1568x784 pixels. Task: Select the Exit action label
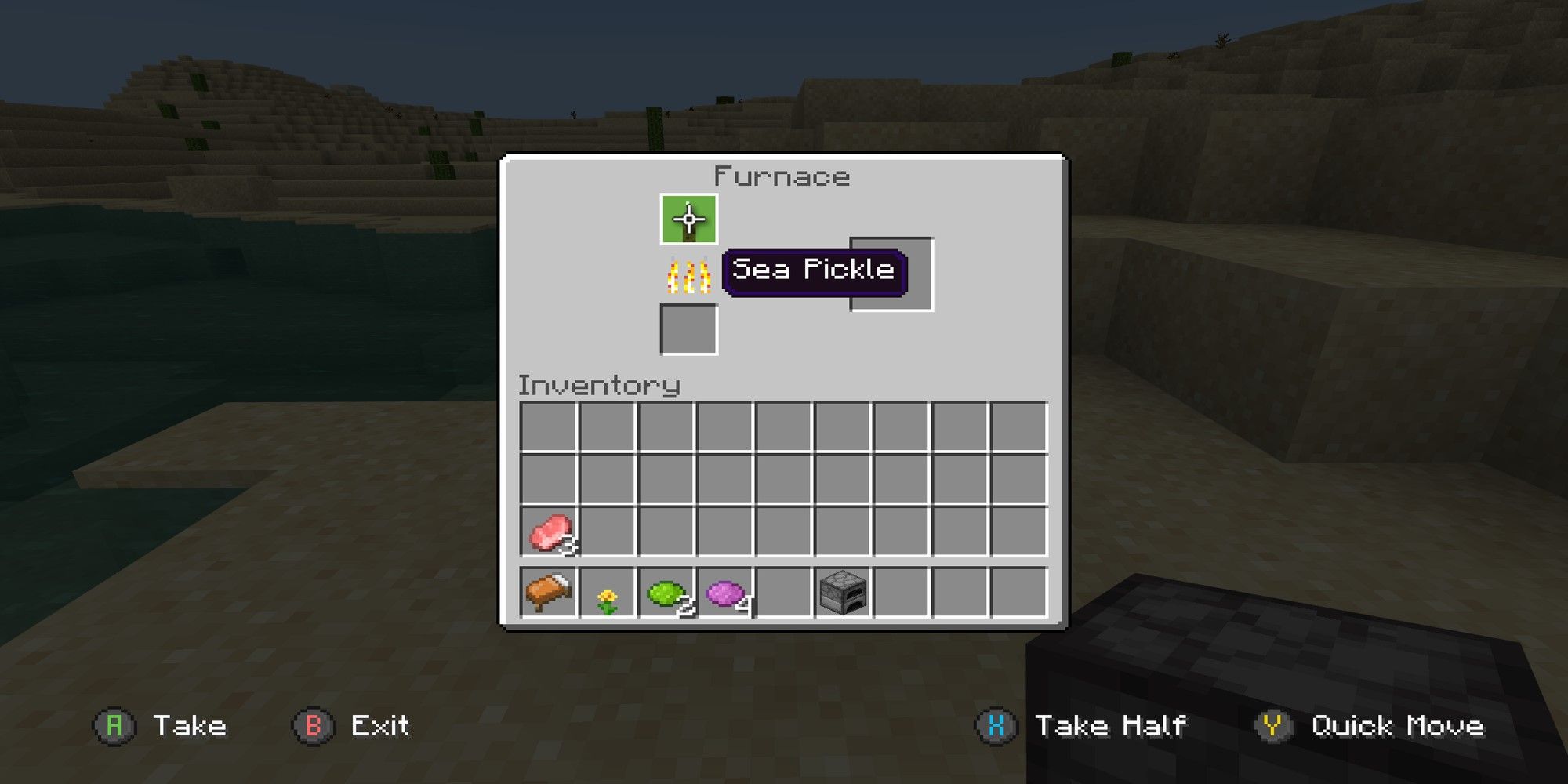[380, 725]
